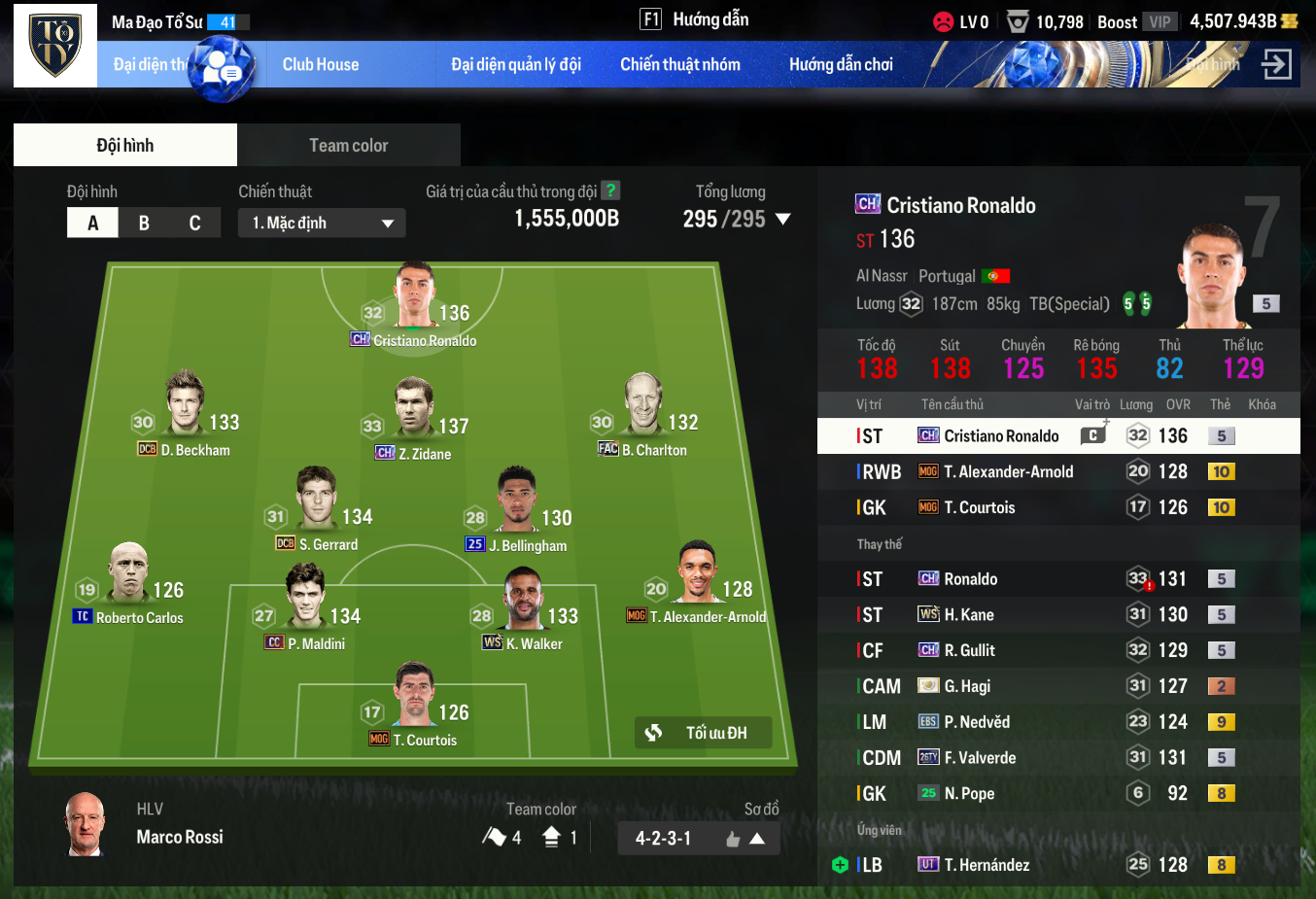Open the Club House menu
Image resolution: width=1316 pixels, height=899 pixels.
coord(321,65)
